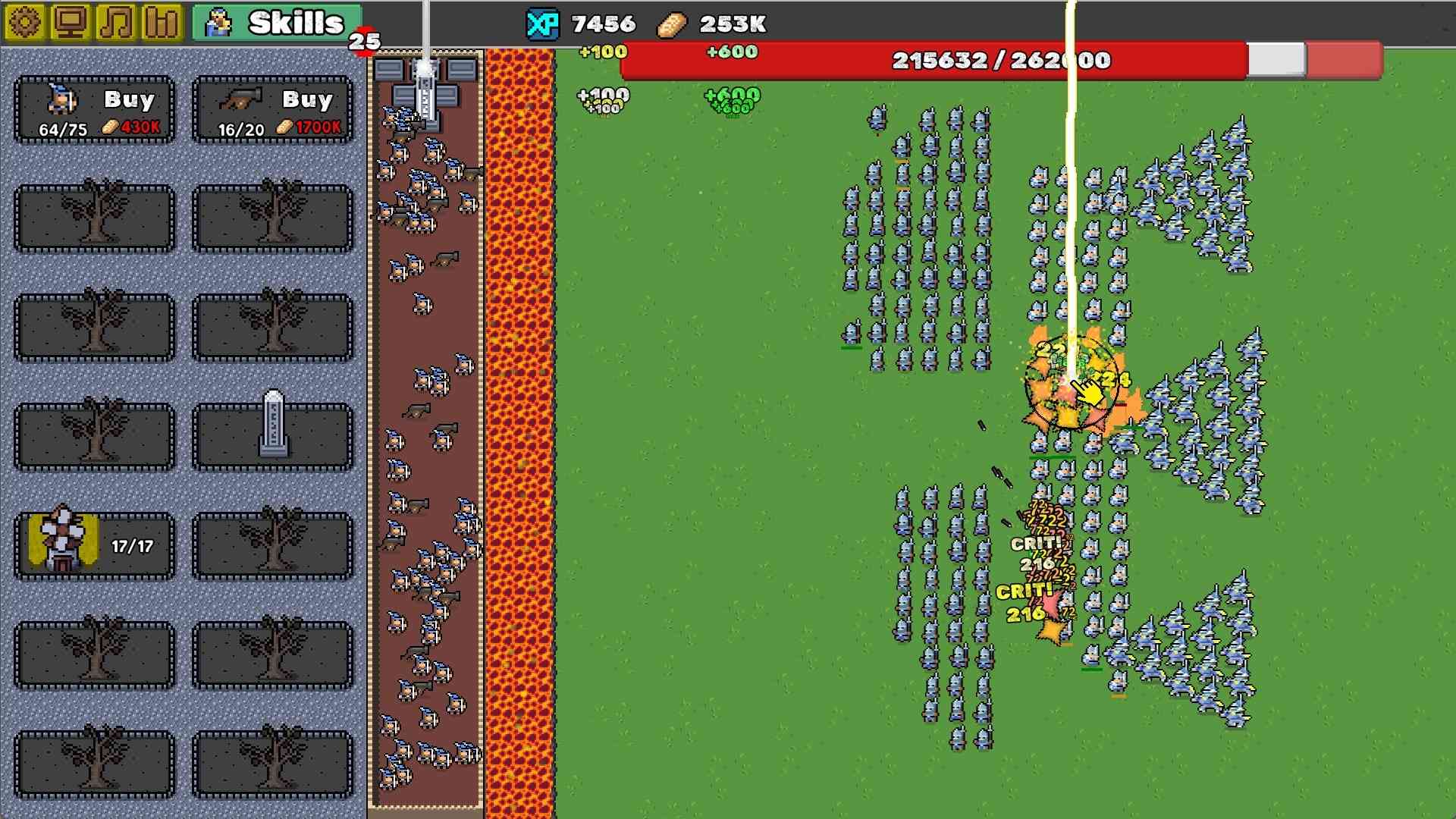The width and height of the screenshot is (1456, 819).
Task: Toggle the tombstone plot in the sidebar
Action: click(272, 435)
